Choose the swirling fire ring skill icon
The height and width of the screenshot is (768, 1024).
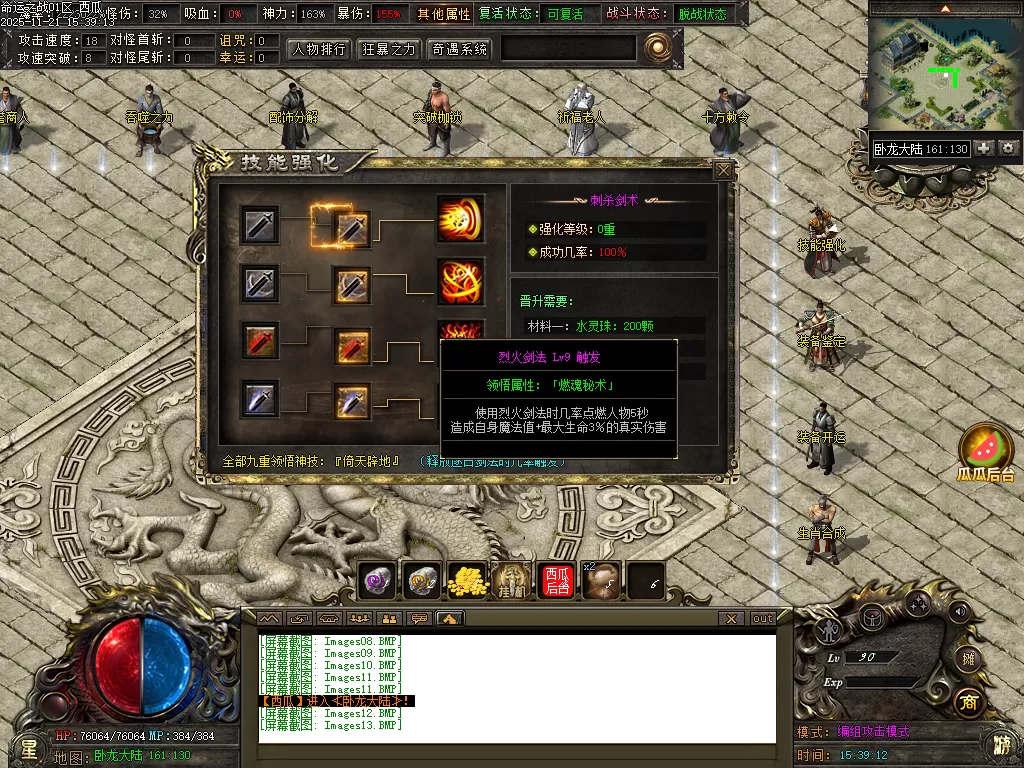point(460,282)
